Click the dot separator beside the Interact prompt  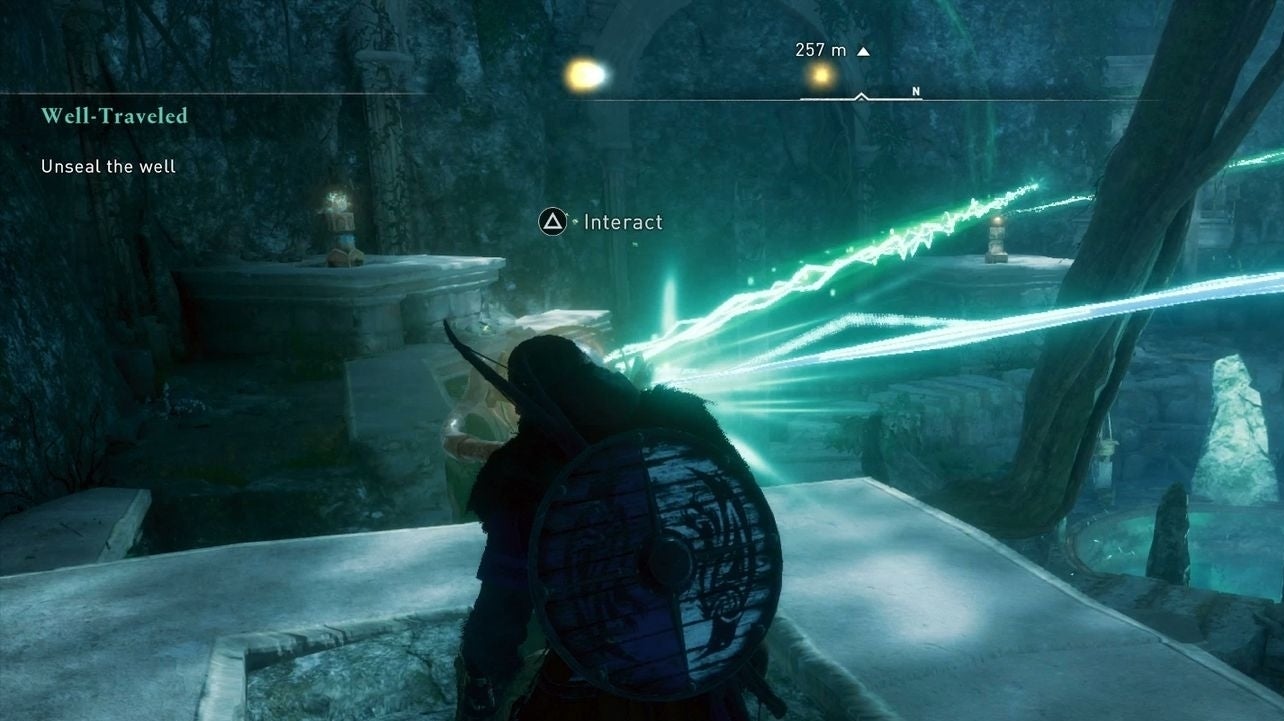pyautogui.click(x=574, y=222)
